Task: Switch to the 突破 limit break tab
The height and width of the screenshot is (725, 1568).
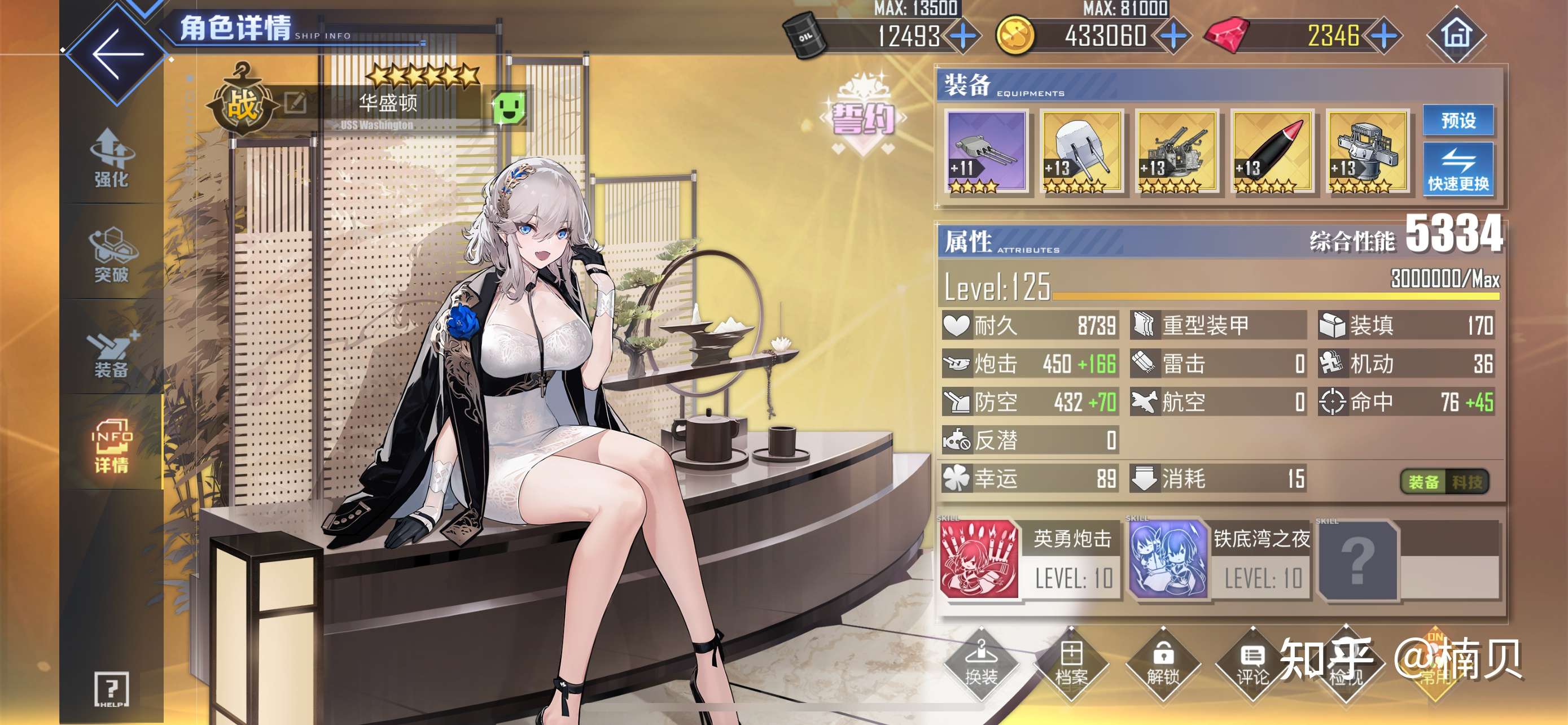Action: 111,256
